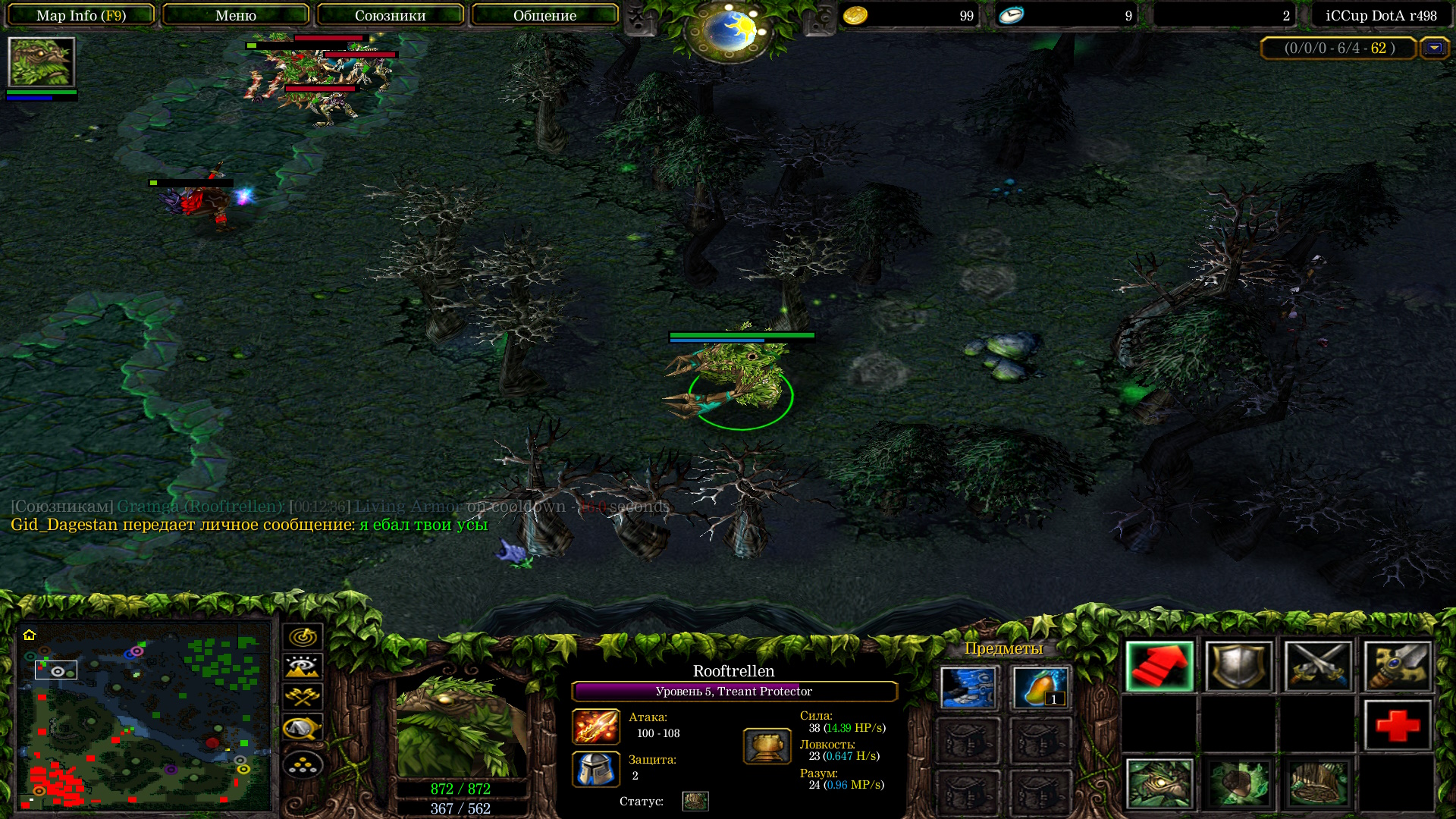Image resolution: width=1456 pixels, height=819 pixels.
Task: Activate the minimap signal ping button
Action: coord(303,637)
